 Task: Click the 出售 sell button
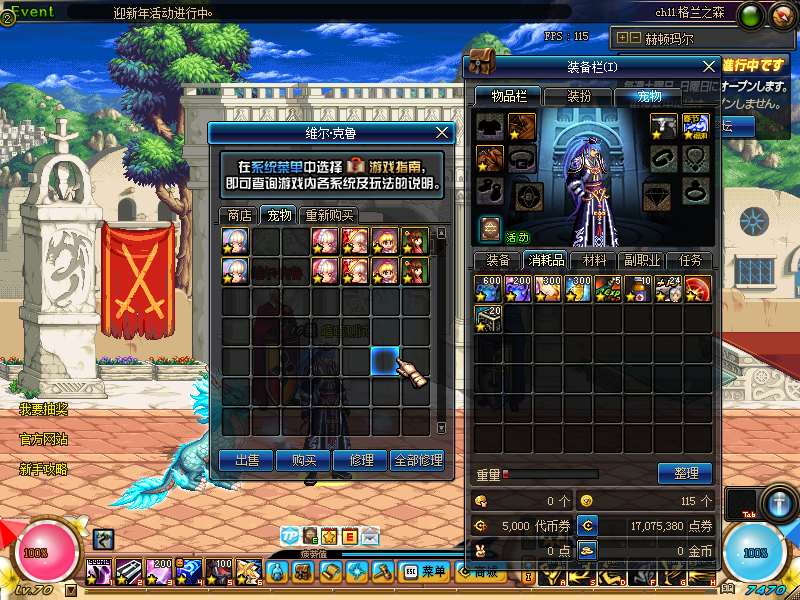point(246,460)
